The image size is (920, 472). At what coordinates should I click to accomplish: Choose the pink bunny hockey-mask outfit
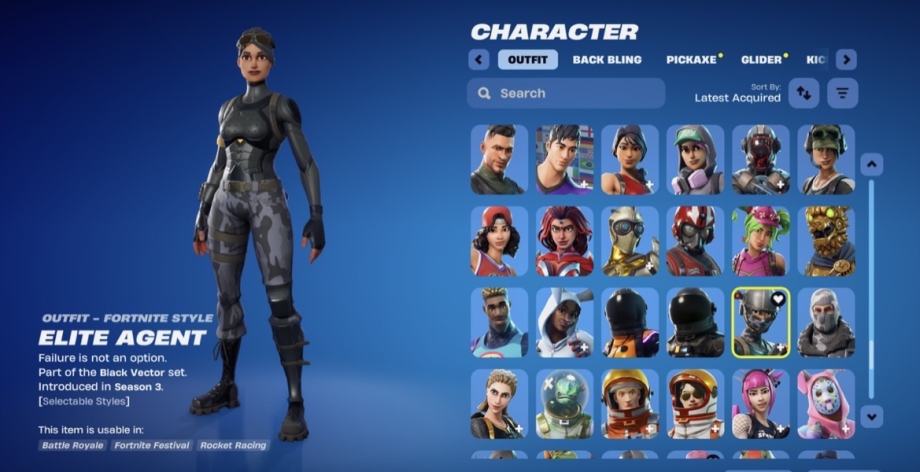click(x=826, y=403)
